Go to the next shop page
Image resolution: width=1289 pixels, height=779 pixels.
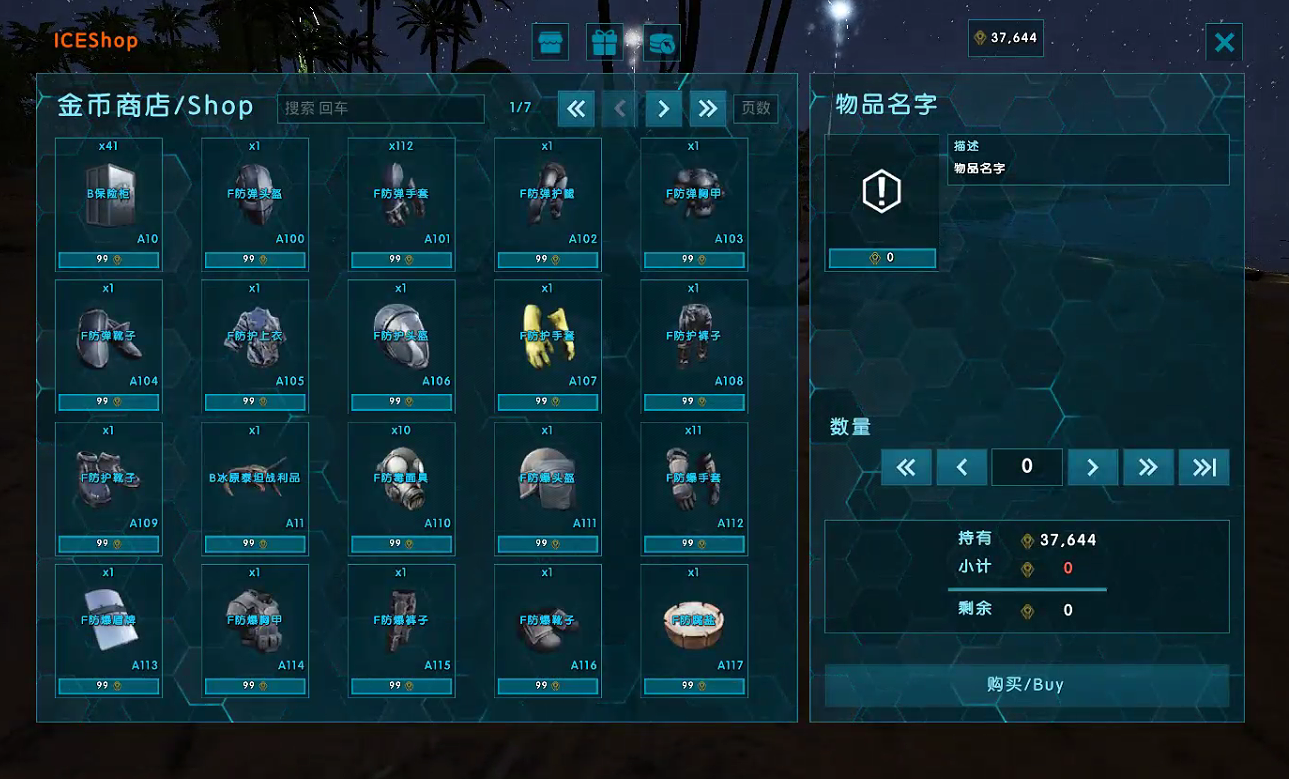663,109
